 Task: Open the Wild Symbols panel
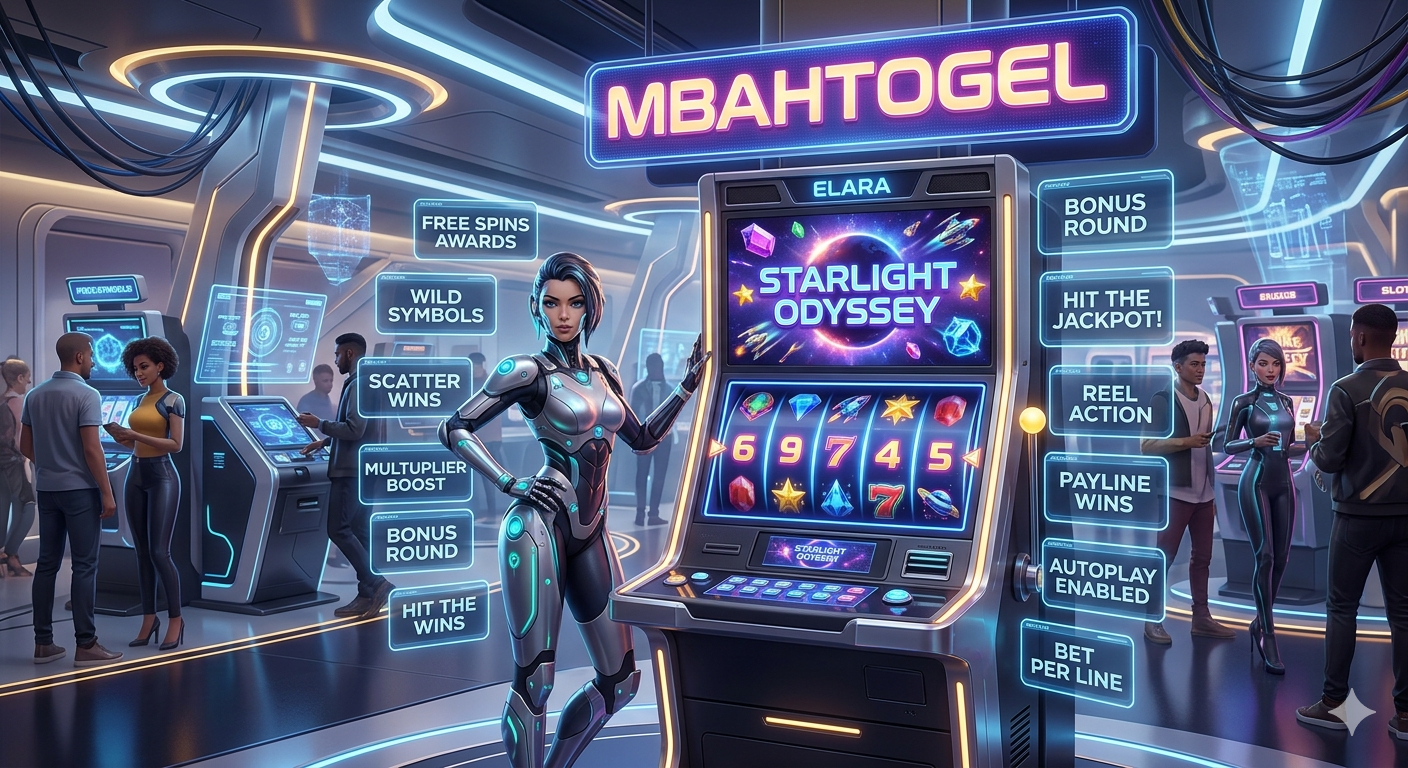coord(435,306)
